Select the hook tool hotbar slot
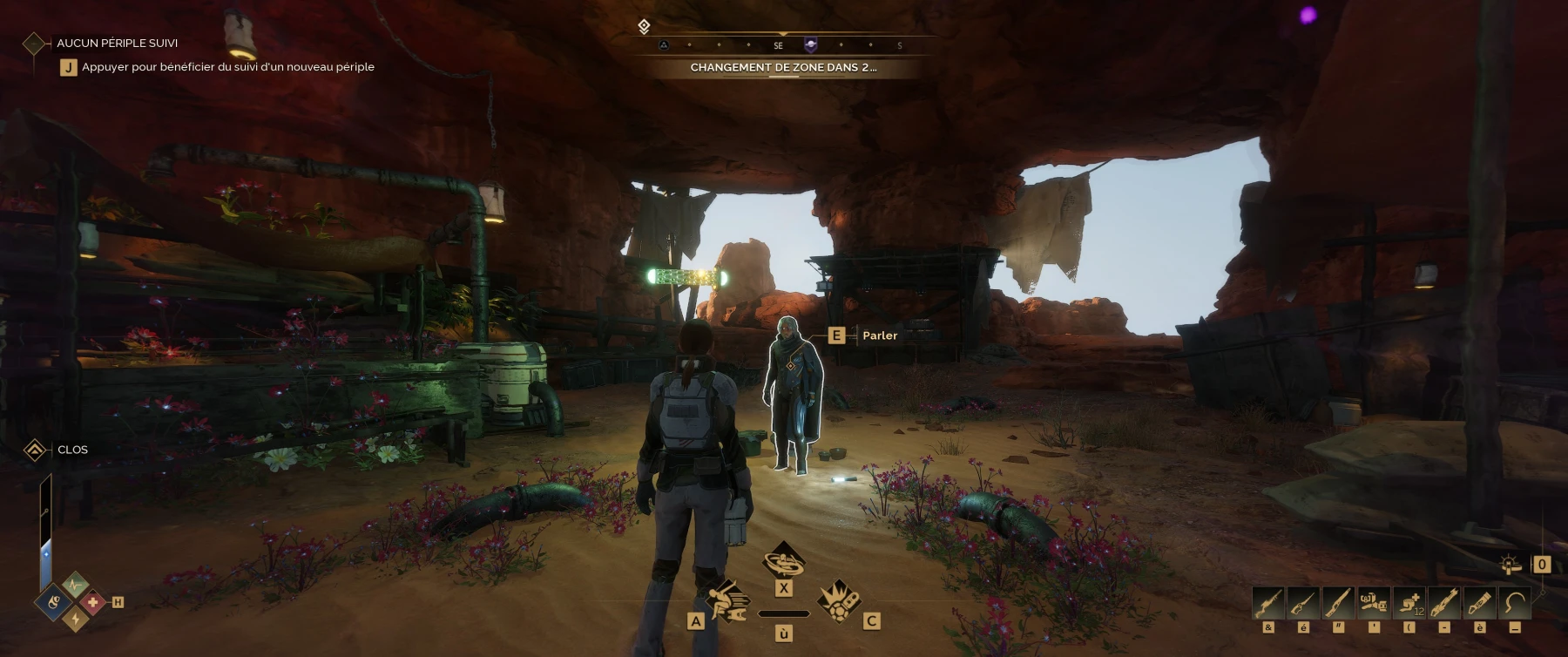The width and height of the screenshot is (1568, 657). point(1515,603)
